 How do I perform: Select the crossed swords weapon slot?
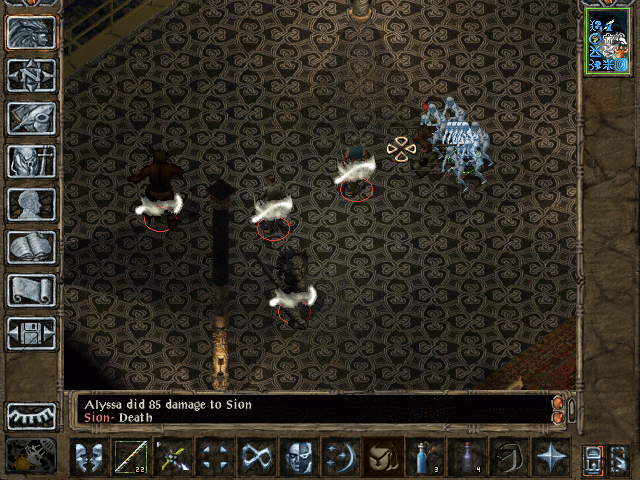(173, 458)
